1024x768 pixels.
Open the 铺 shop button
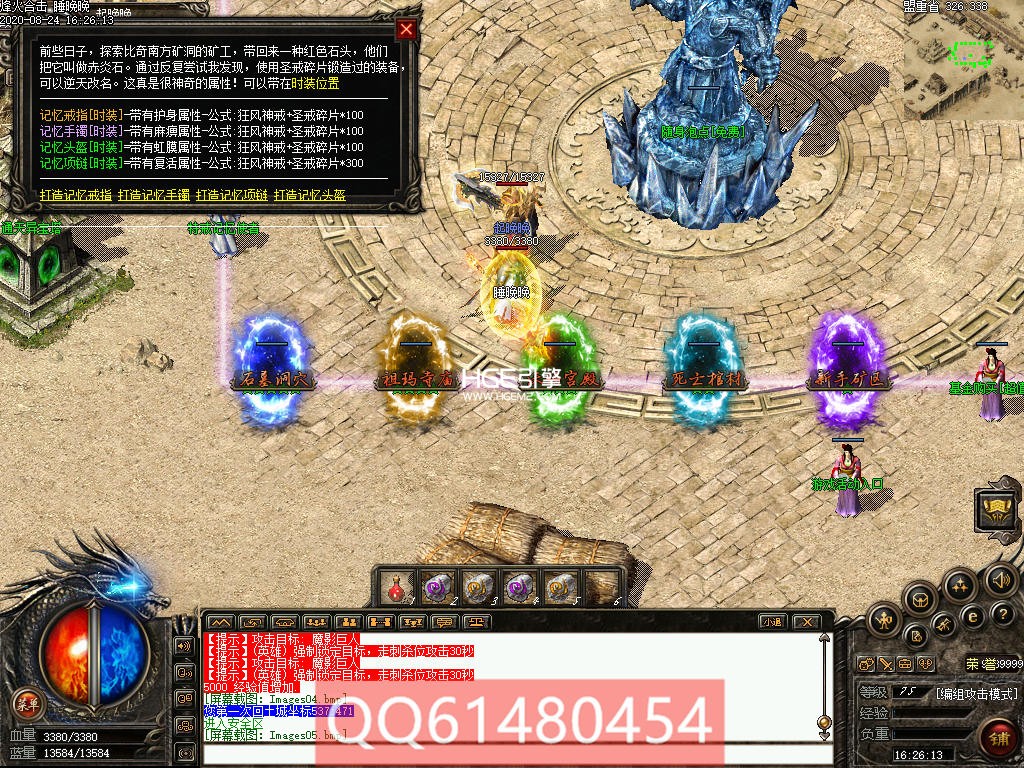pyautogui.click(x=998, y=741)
